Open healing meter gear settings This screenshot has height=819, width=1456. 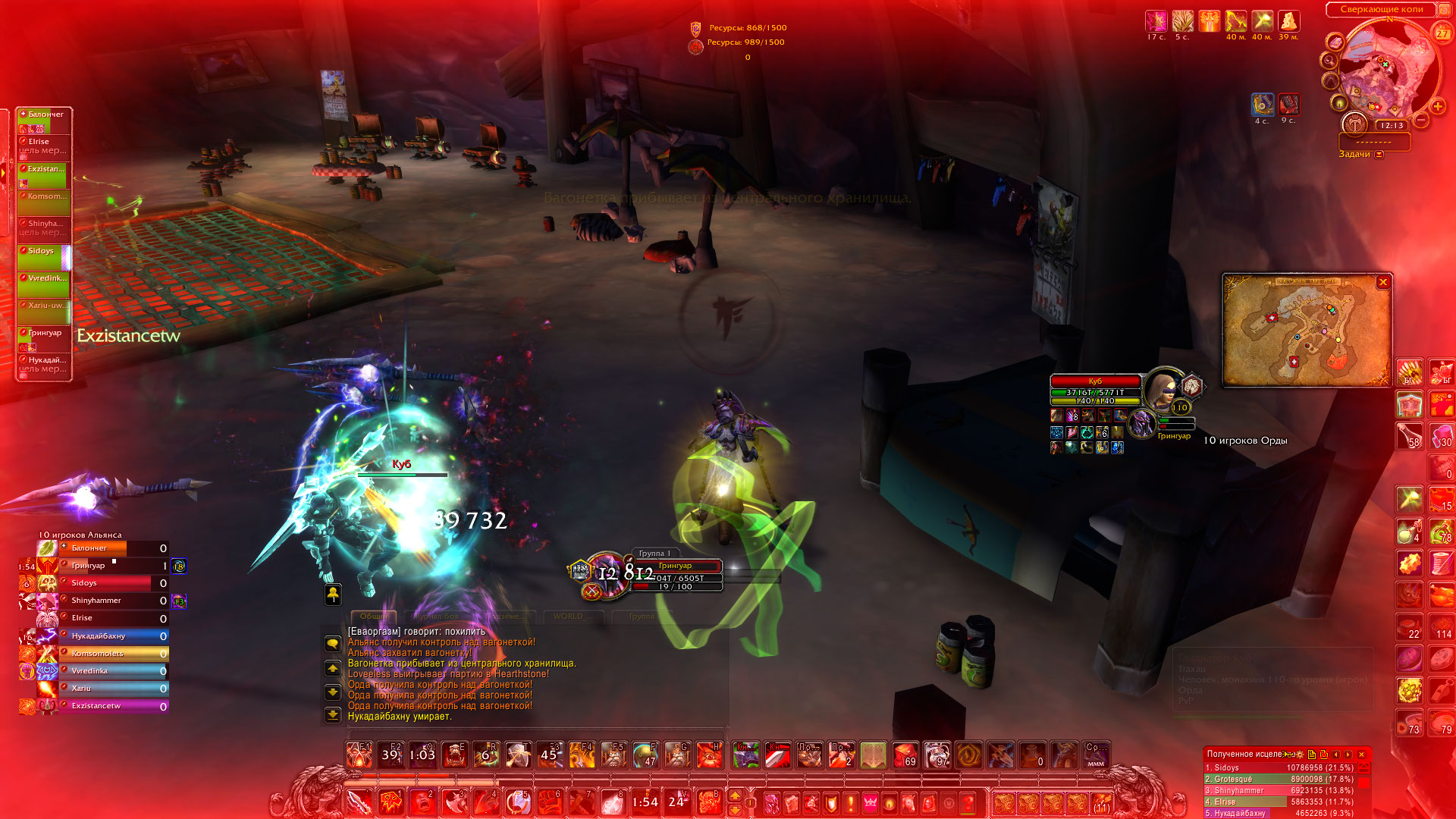pyautogui.click(x=1300, y=755)
